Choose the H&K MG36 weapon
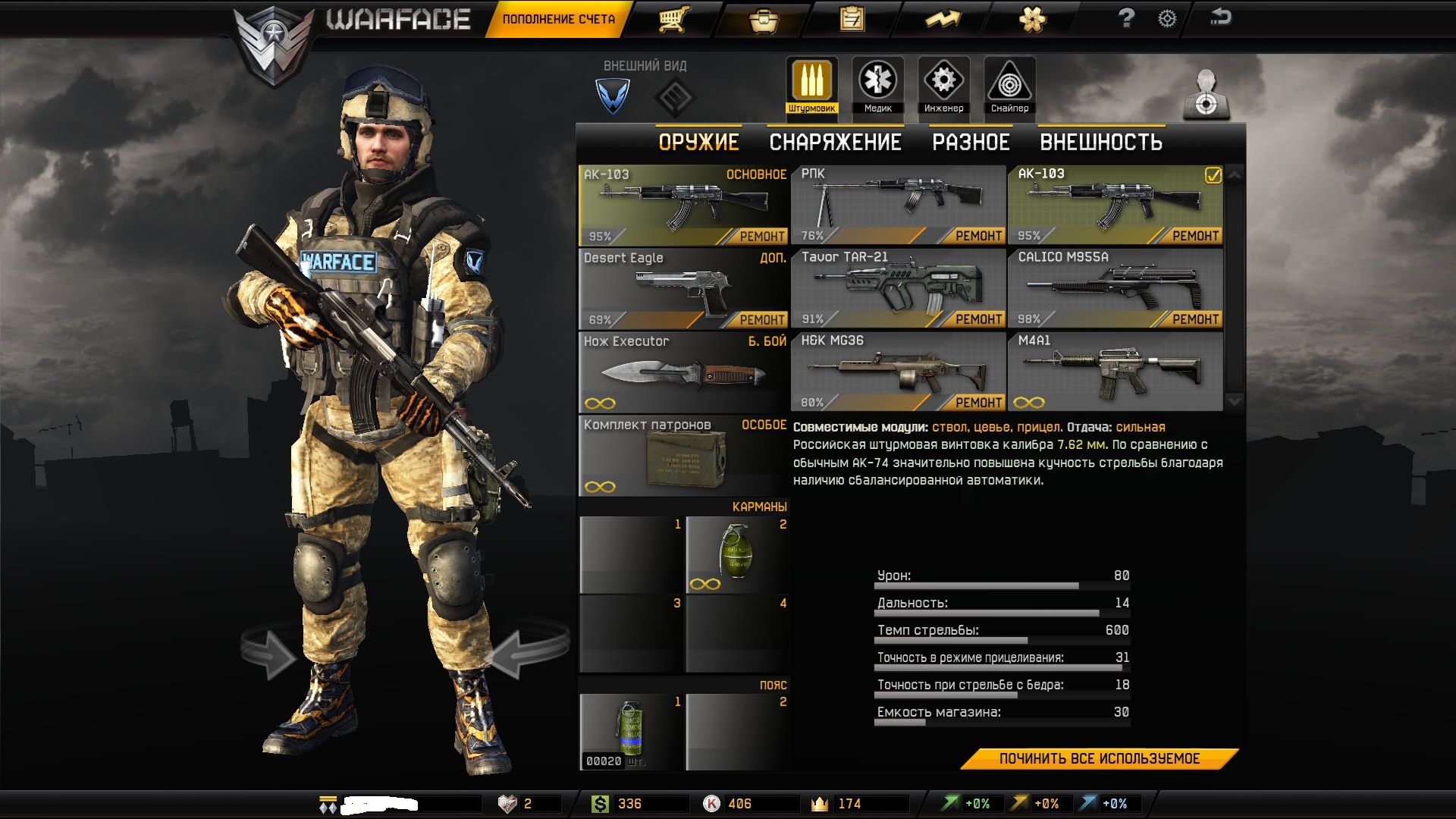Image resolution: width=1456 pixels, height=819 pixels. pyautogui.click(x=899, y=371)
